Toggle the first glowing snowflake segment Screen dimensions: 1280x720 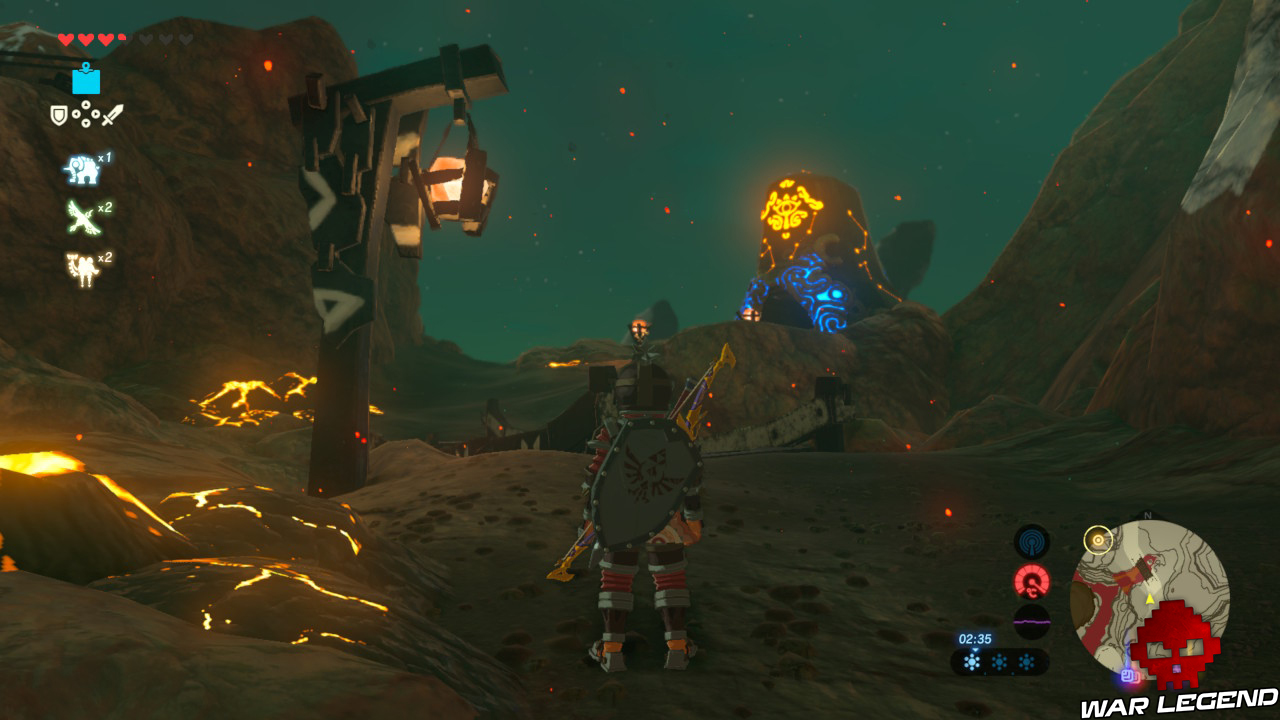[x=972, y=660]
